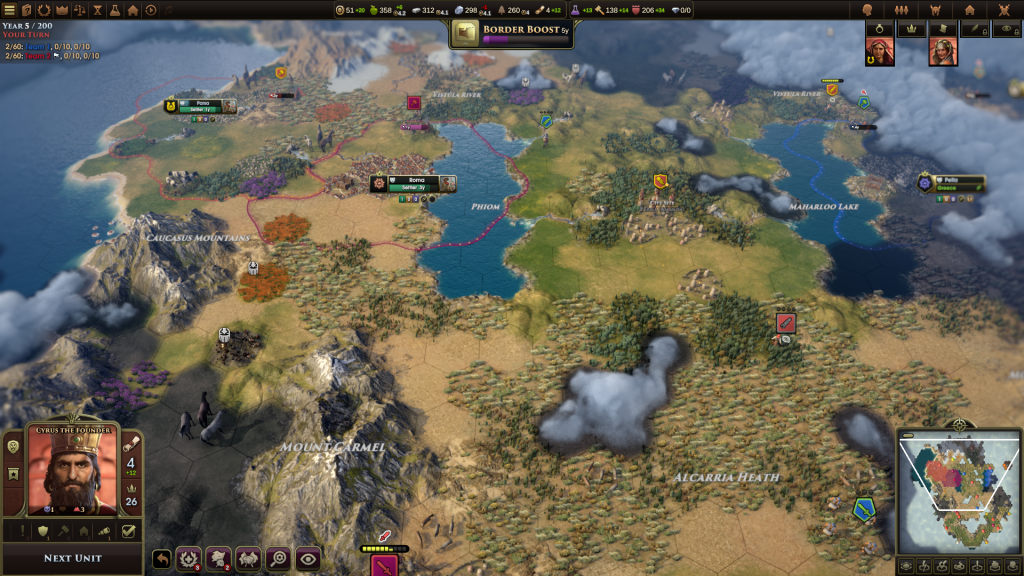Open the spouse portrait under ring icon
The height and width of the screenshot is (576, 1024).
pyautogui.click(x=880, y=52)
